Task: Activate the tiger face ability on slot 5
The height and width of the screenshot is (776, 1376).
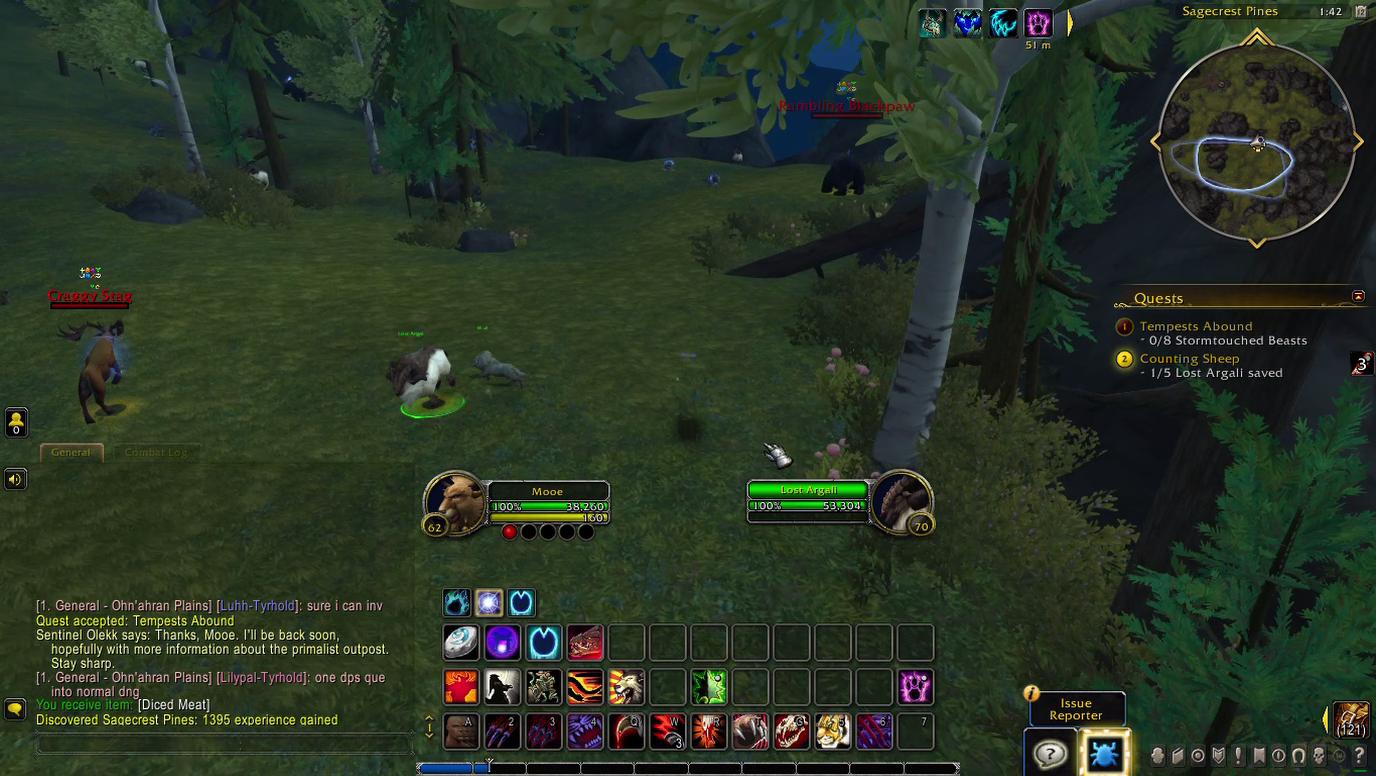Action: [832, 731]
